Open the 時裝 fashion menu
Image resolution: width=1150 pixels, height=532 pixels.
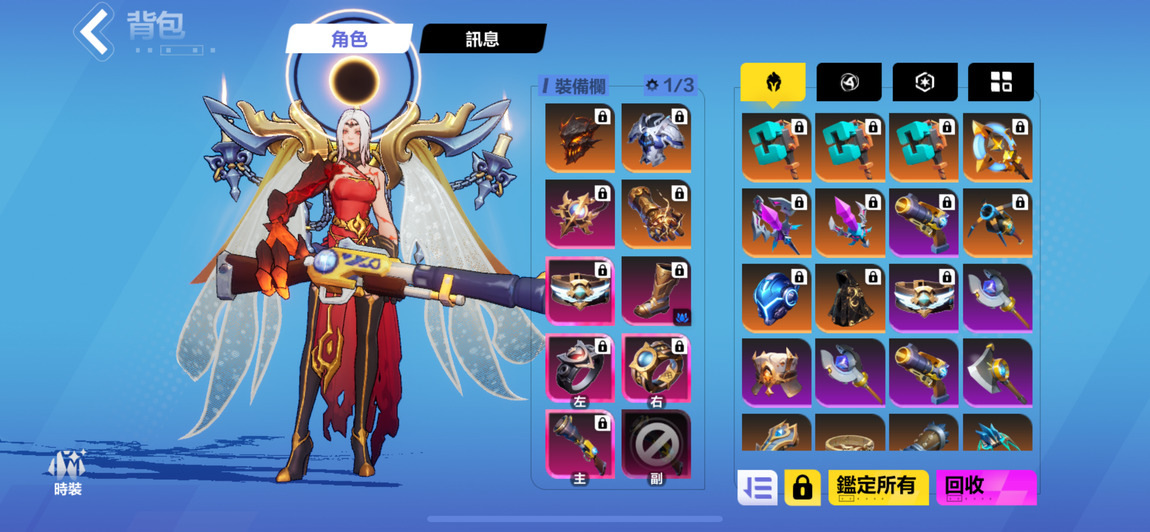point(68,472)
